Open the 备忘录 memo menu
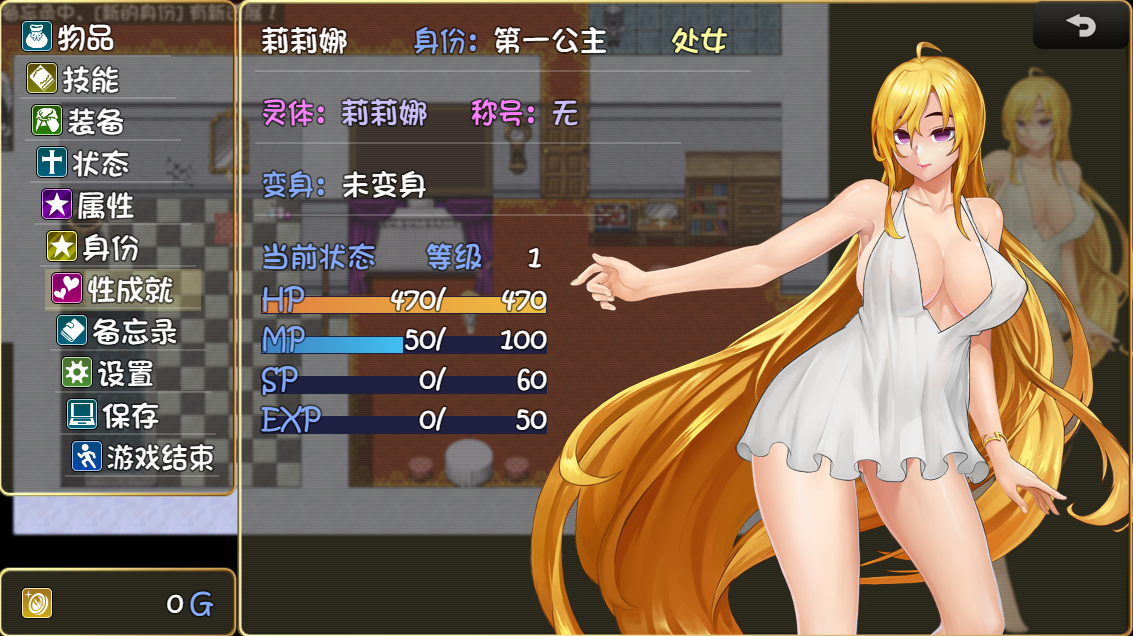 [x=118, y=331]
